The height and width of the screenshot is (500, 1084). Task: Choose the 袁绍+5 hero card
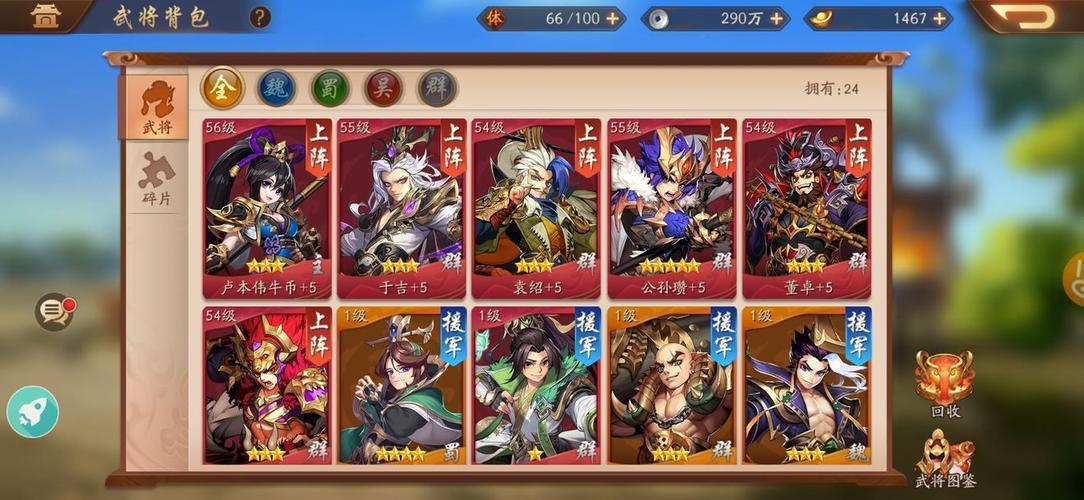535,208
